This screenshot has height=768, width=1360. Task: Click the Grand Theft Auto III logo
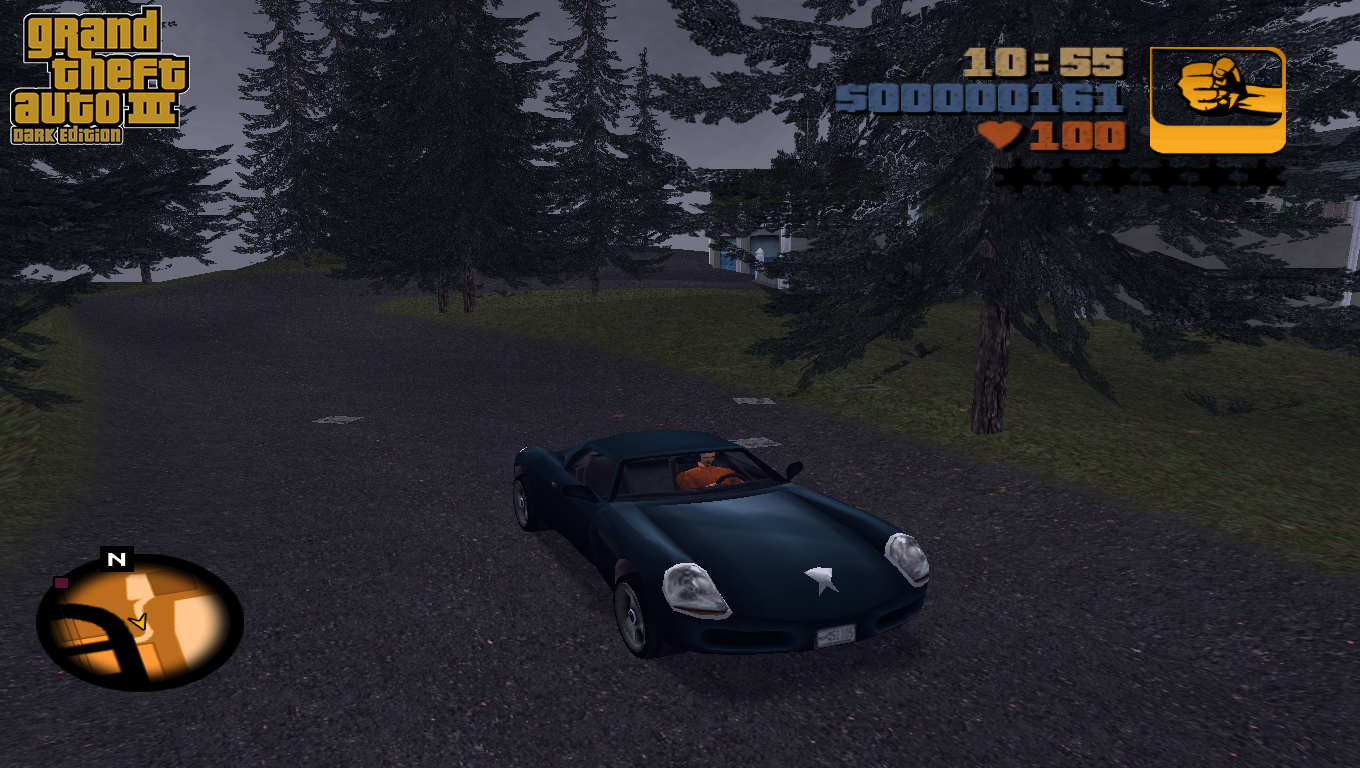[97, 76]
